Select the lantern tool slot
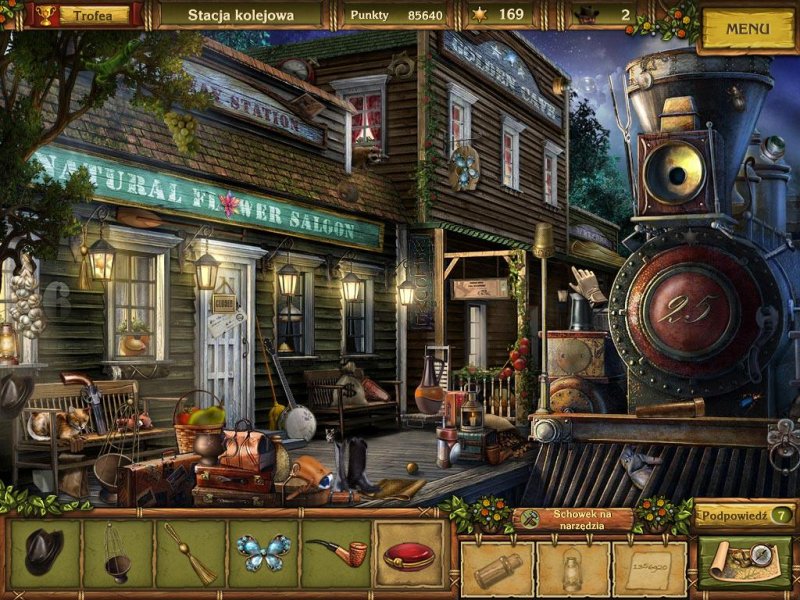The height and width of the screenshot is (600, 800). point(573,569)
